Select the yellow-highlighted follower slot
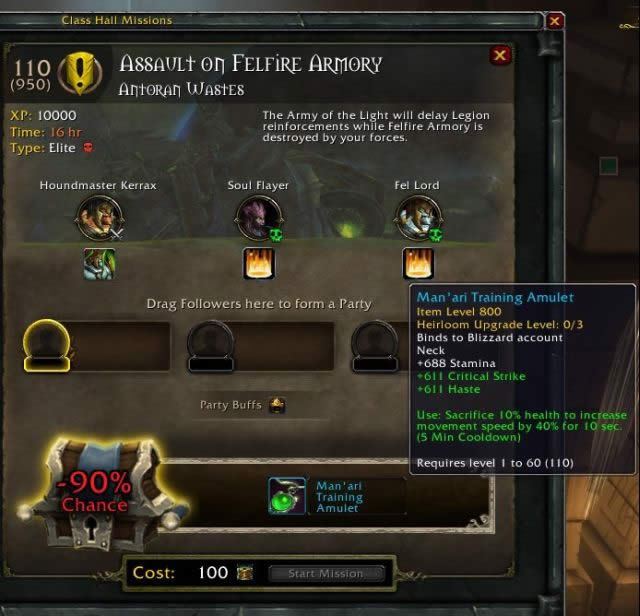The height and width of the screenshot is (616, 640). pyautogui.click(x=45, y=347)
